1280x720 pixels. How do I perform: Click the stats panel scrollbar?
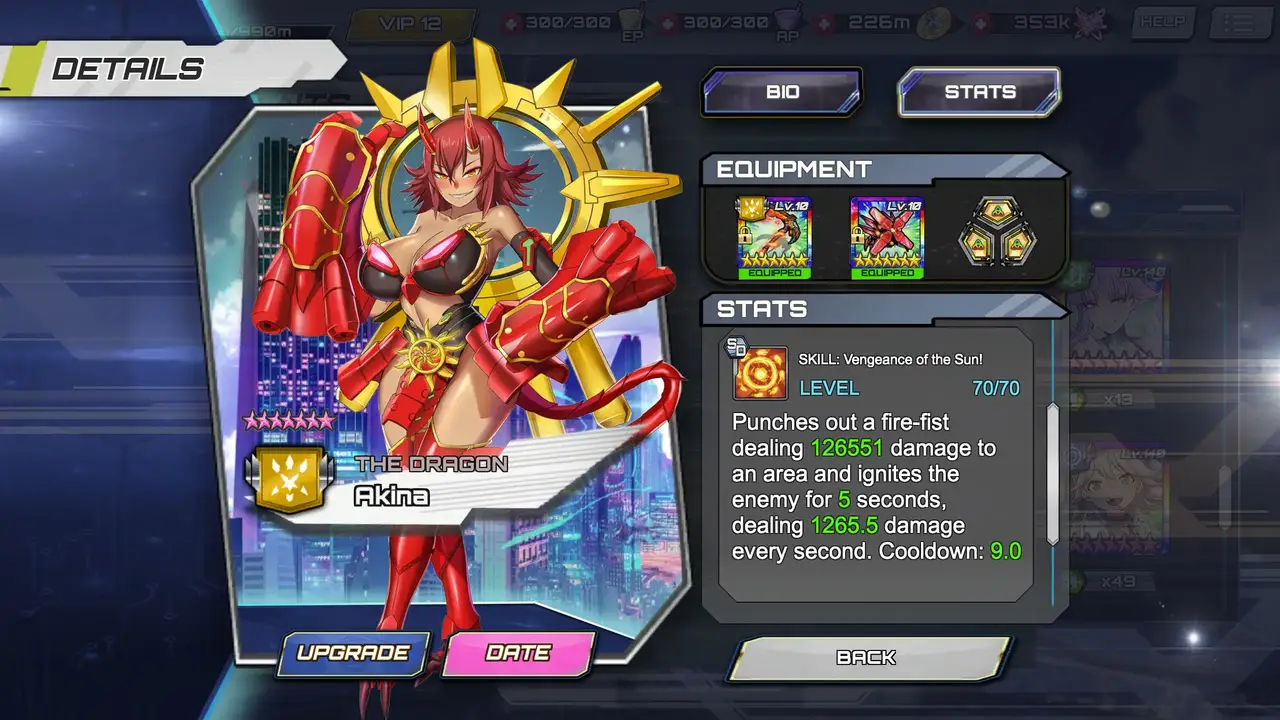[x=1052, y=472]
